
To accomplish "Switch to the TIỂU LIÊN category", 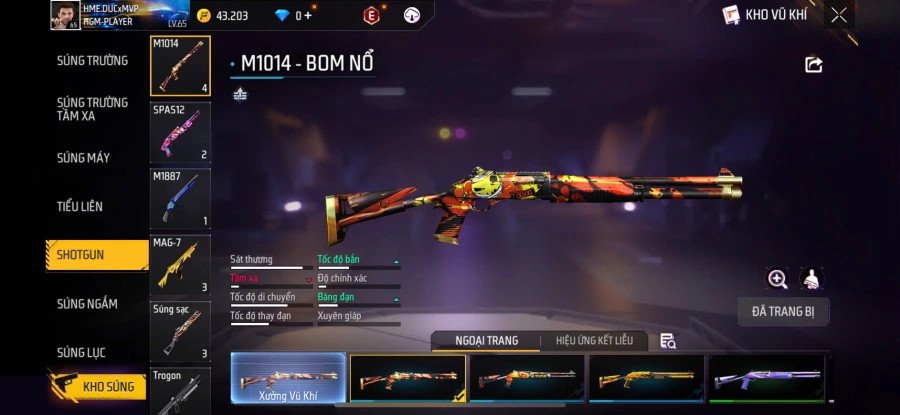I will click(x=80, y=206).
